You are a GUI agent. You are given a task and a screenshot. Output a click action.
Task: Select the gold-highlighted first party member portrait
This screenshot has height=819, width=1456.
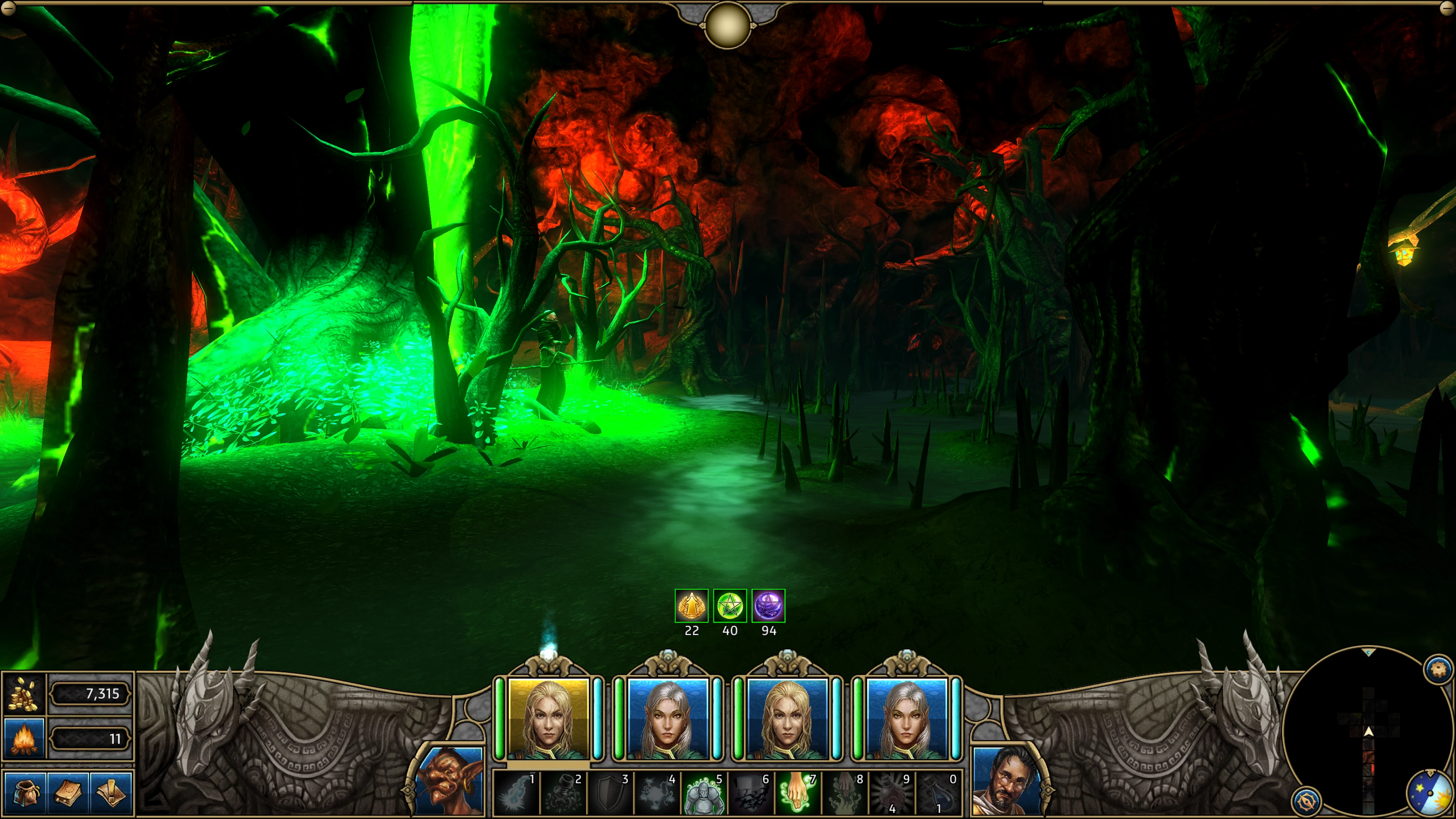pos(548,719)
